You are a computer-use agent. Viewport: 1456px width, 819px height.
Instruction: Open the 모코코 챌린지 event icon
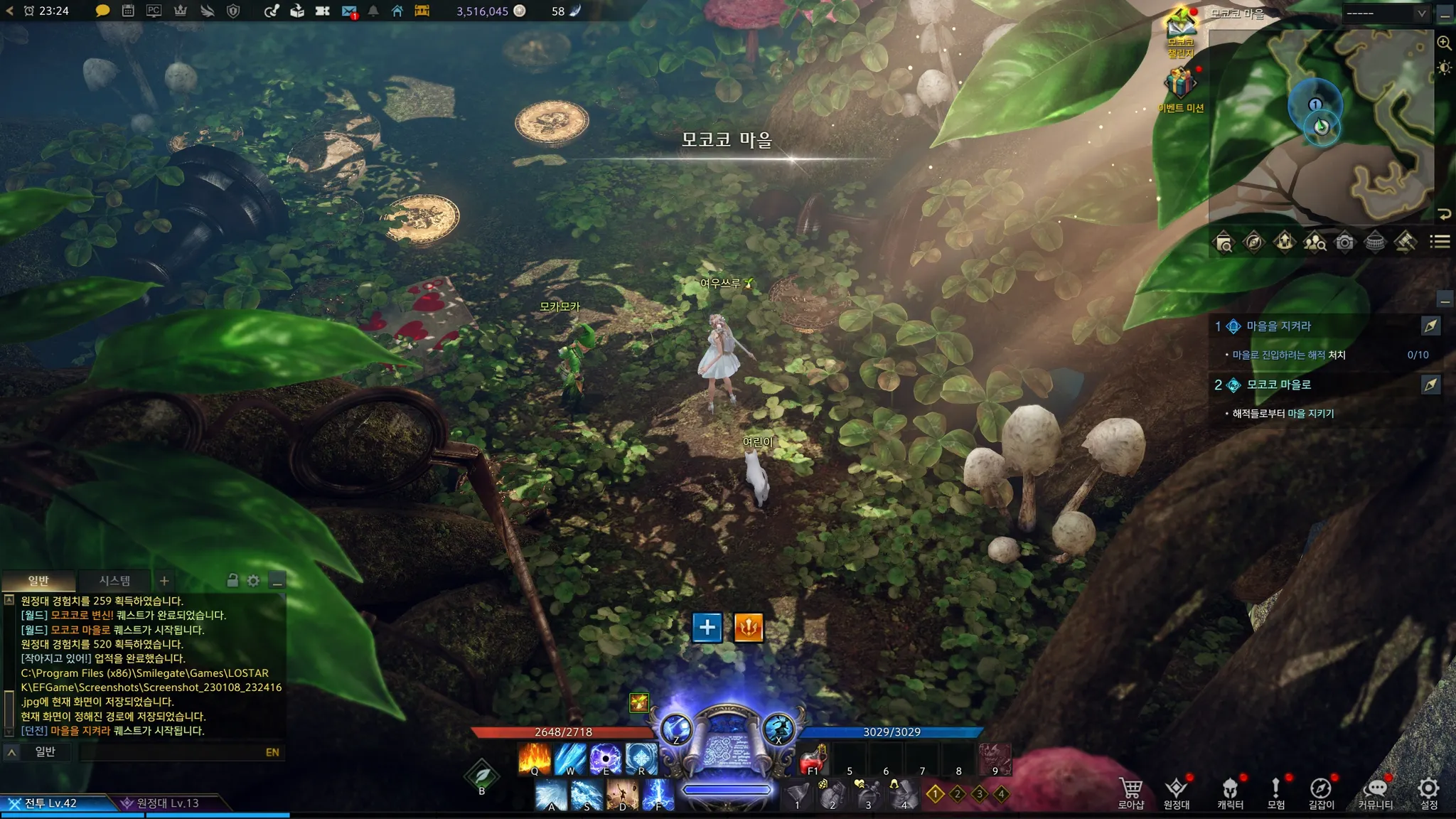pyautogui.click(x=1181, y=30)
